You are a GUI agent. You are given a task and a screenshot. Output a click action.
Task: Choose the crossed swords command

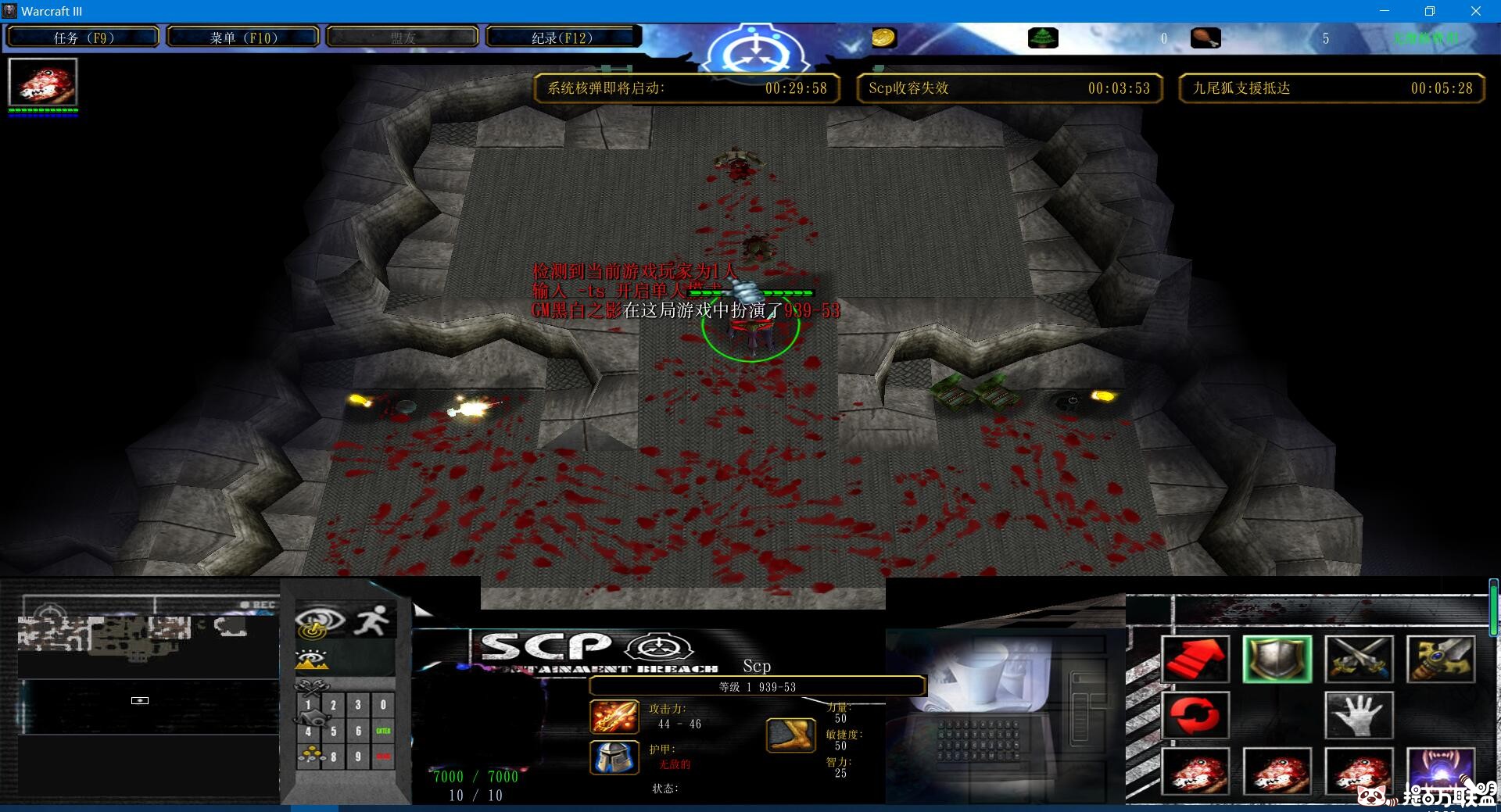1359,659
